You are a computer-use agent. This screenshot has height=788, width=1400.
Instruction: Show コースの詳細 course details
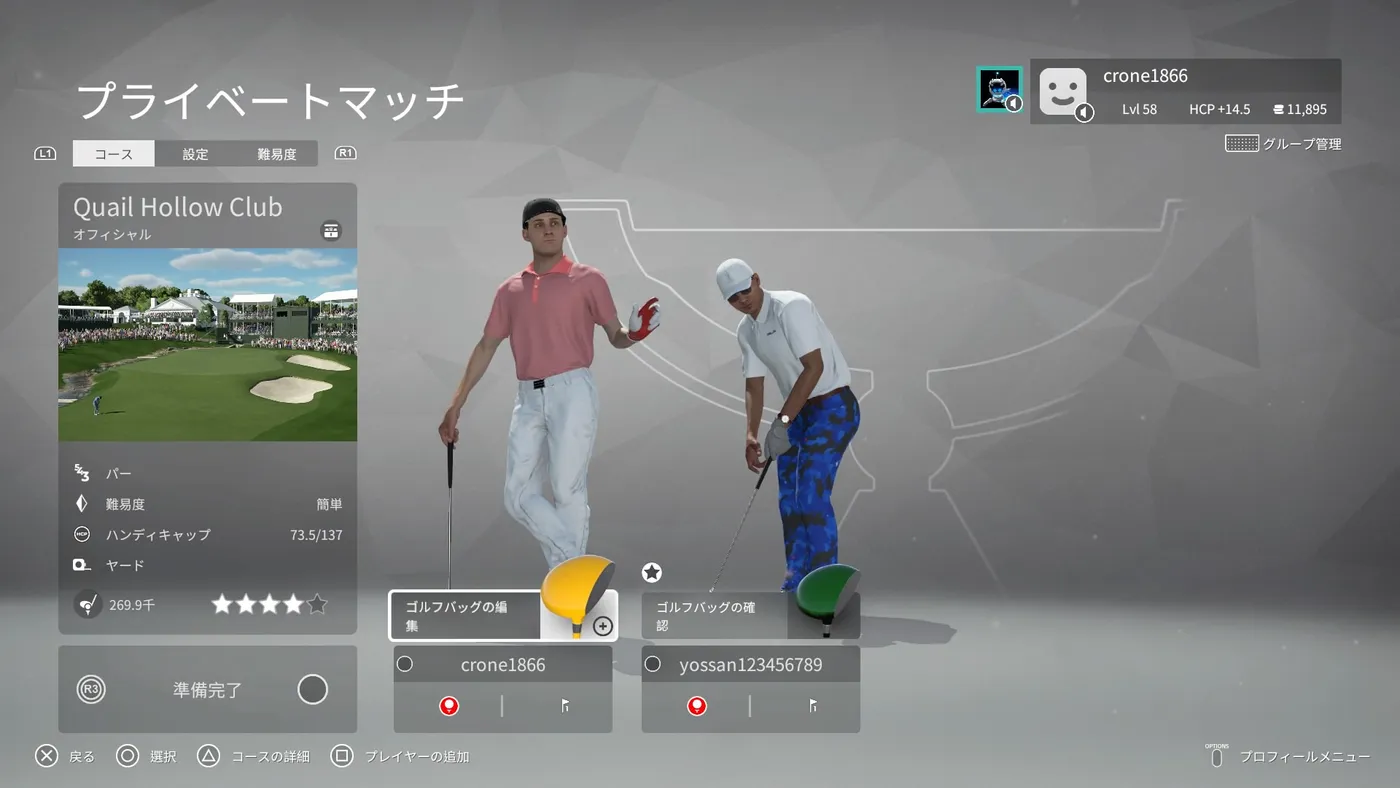pyautogui.click(x=254, y=757)
